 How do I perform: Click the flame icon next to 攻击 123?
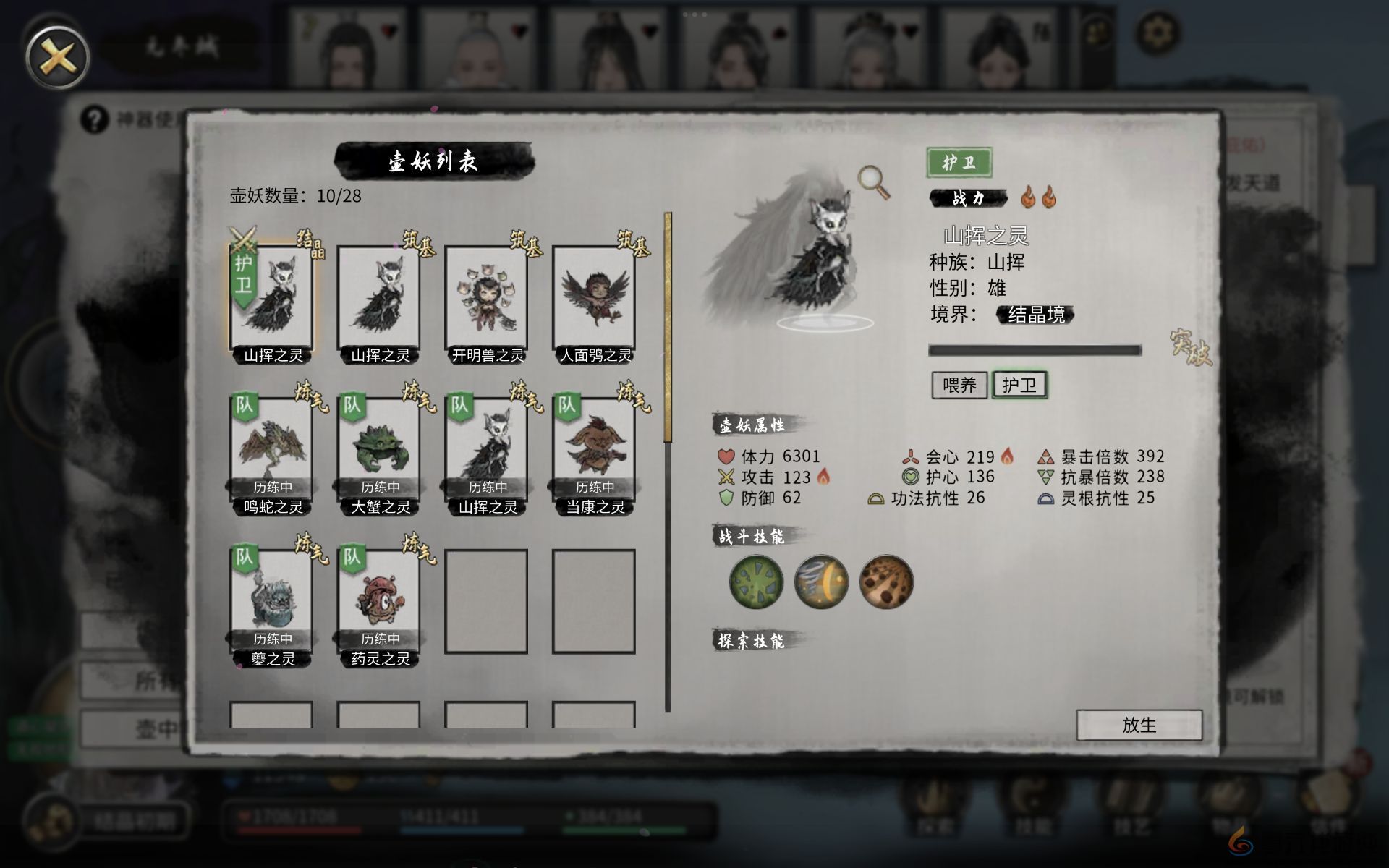coord(825,477)
